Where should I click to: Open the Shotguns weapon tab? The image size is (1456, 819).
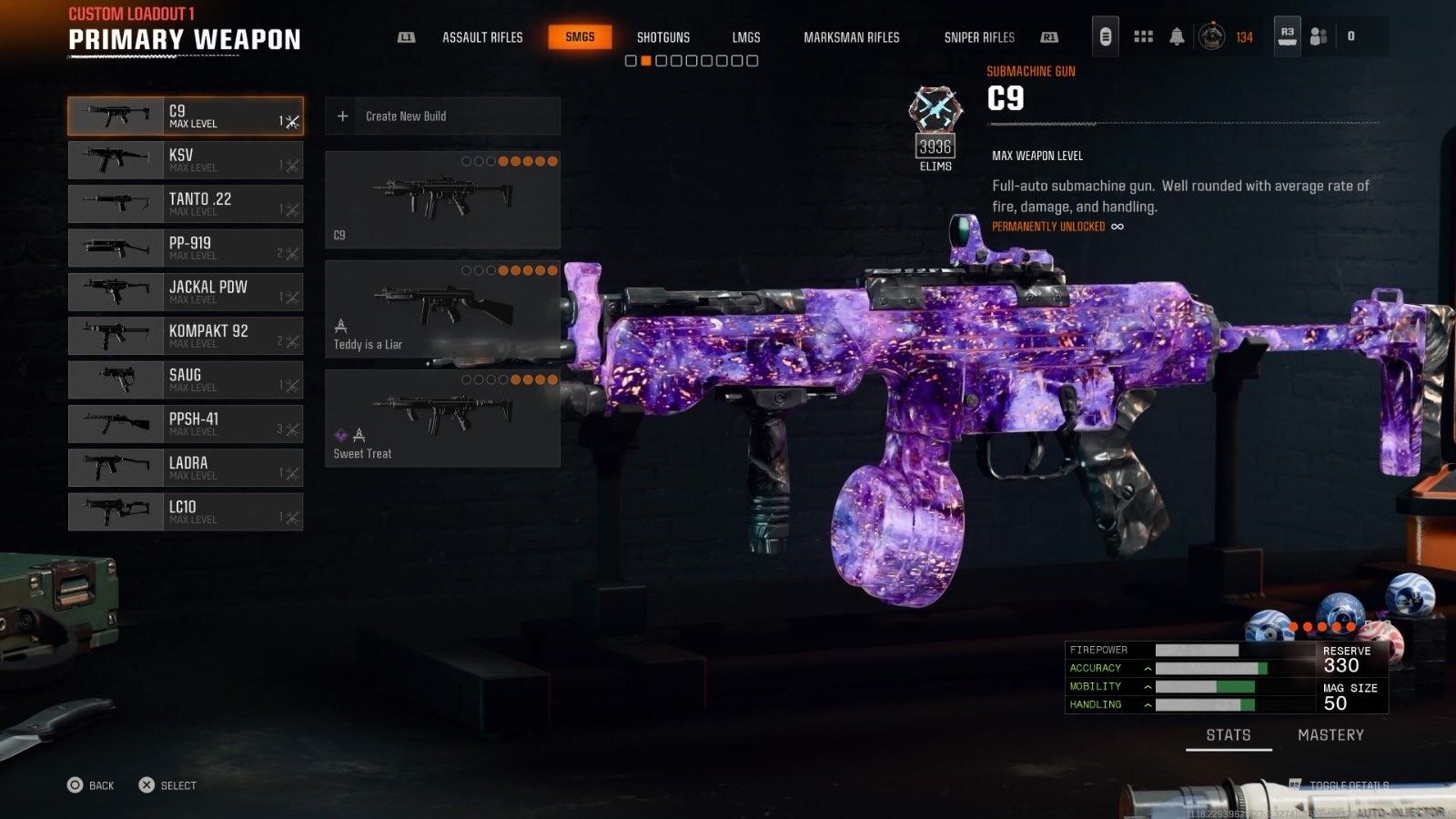662,37
